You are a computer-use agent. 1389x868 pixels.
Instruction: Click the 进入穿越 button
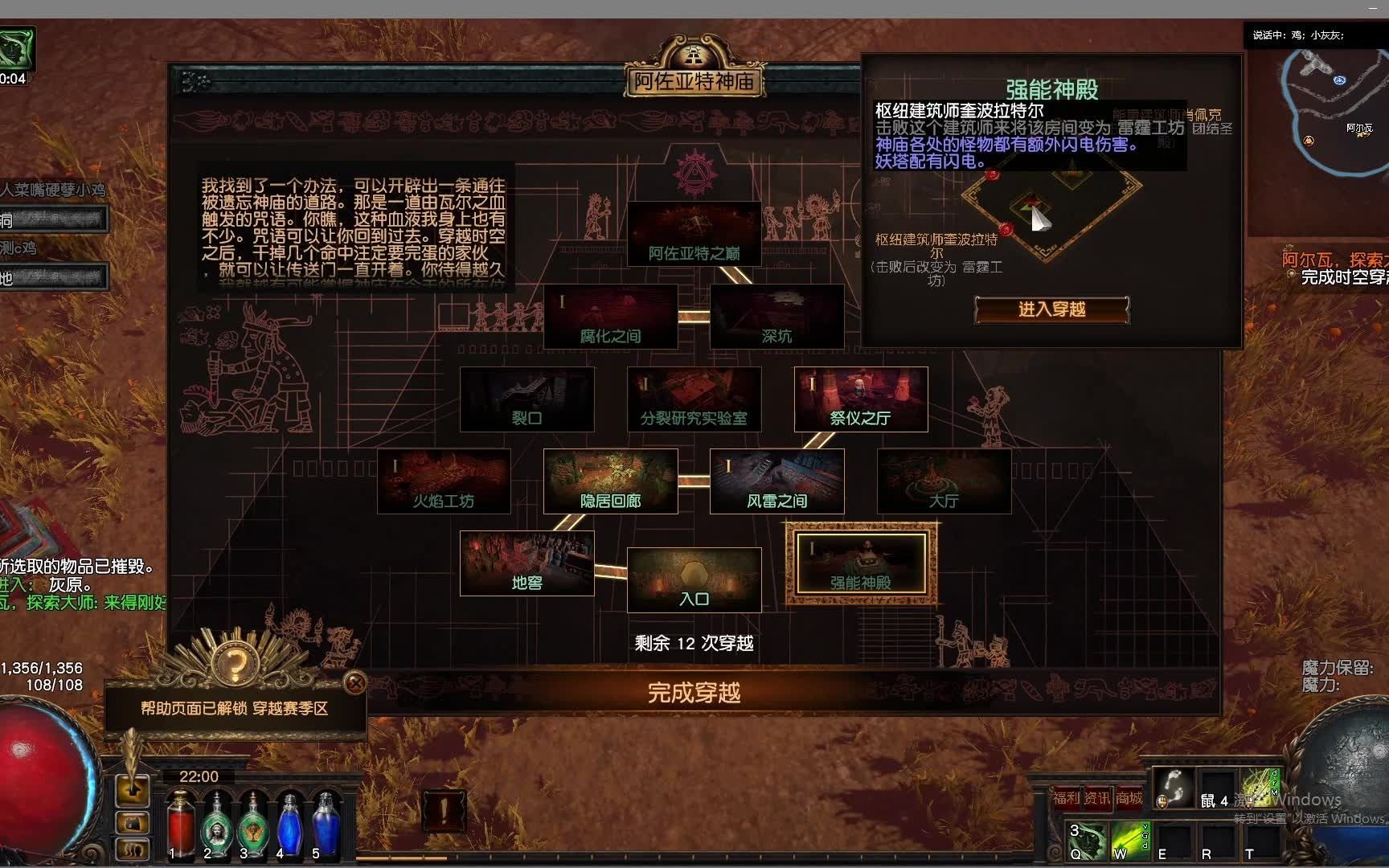[1050, 310]
